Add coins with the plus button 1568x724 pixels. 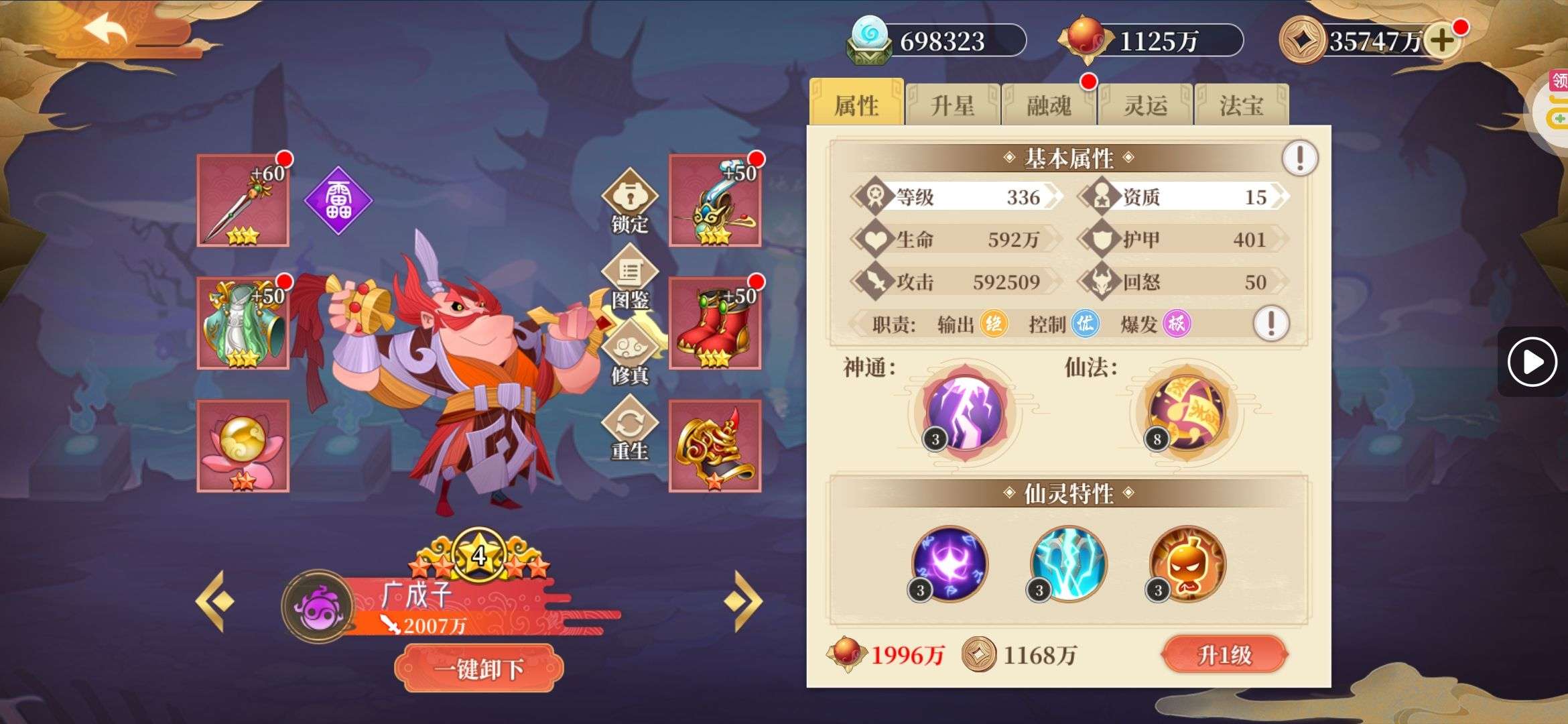1441,41
